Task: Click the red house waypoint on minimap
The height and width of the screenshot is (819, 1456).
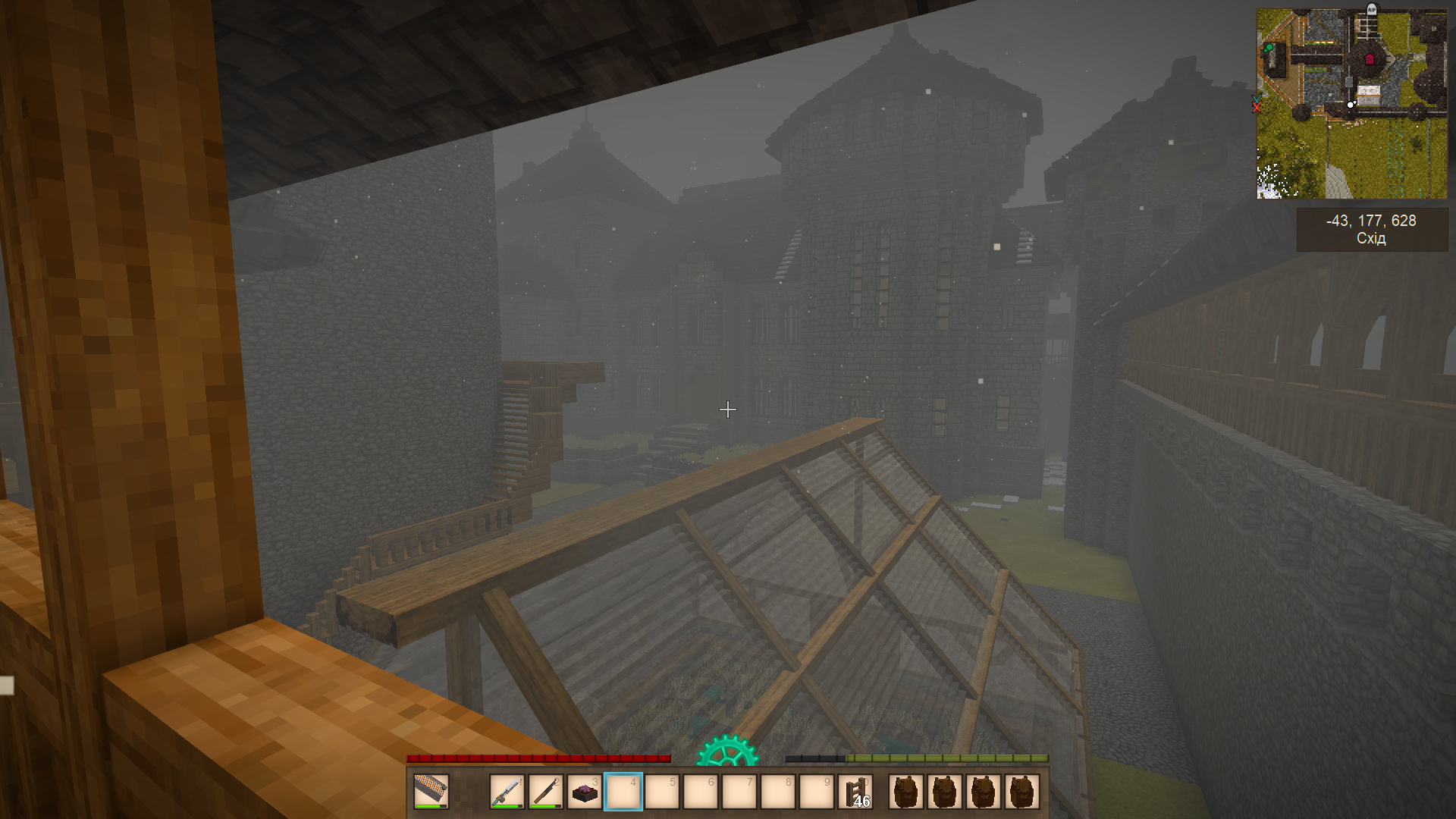Action: click(1370, 59)
